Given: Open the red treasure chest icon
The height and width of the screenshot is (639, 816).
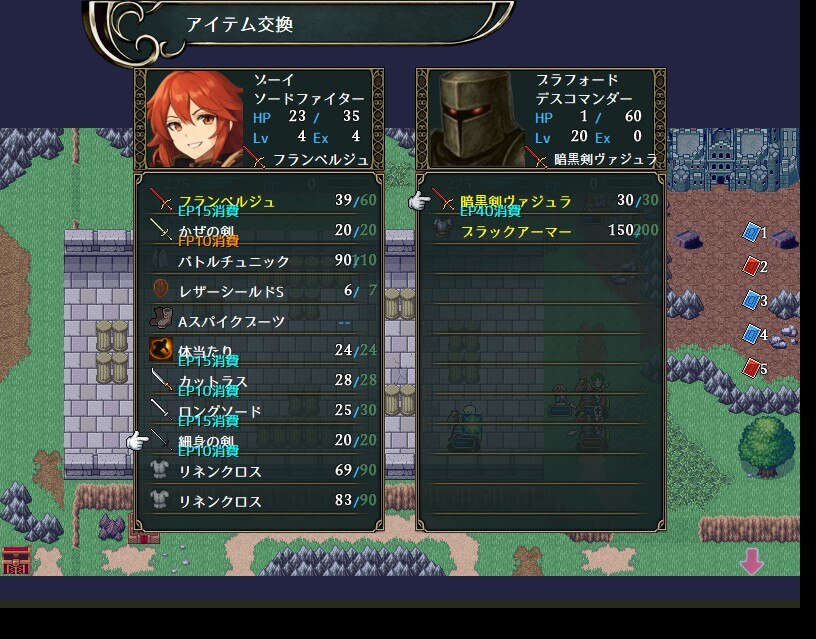Looking at the screenshot, I should [x=16, y=560].
